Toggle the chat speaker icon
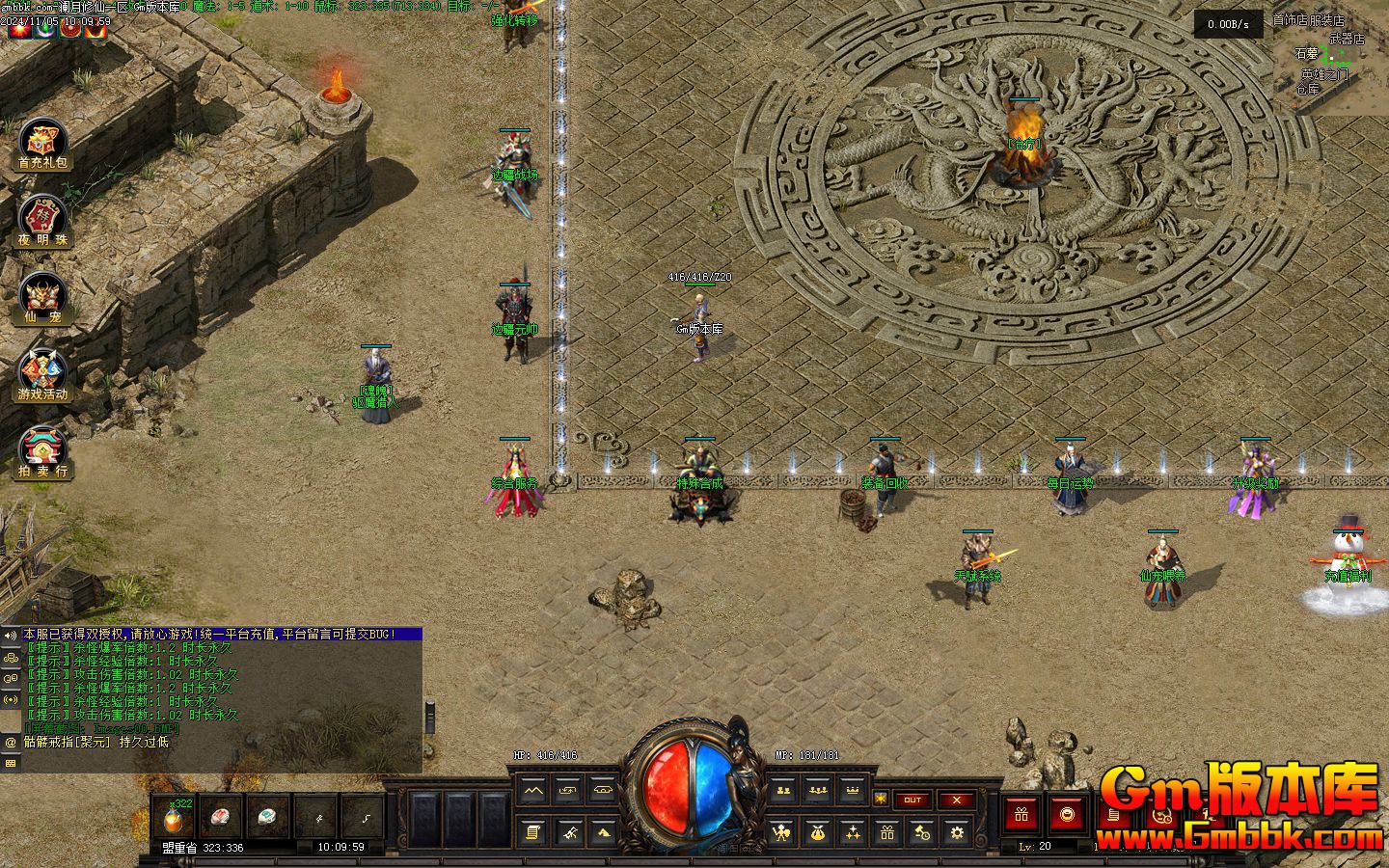The image size is (1389, 868). click(x=11, y=636)
